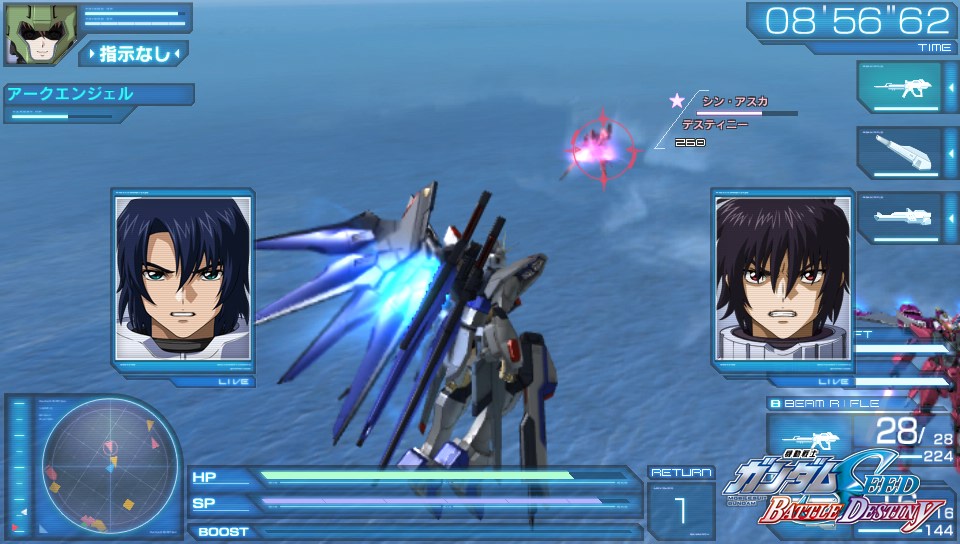The image size is (960, 544).
Task: Open the 指示なし command order button
Action: coord(134,54)
